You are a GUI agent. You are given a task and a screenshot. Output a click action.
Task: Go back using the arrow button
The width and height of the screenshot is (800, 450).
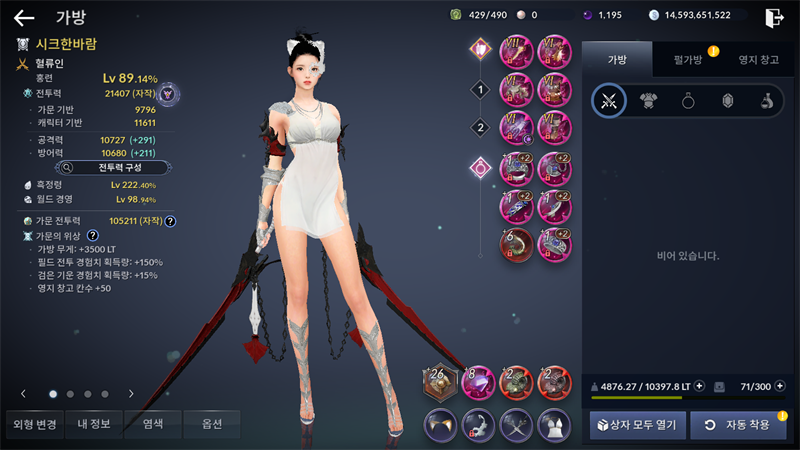24,17
